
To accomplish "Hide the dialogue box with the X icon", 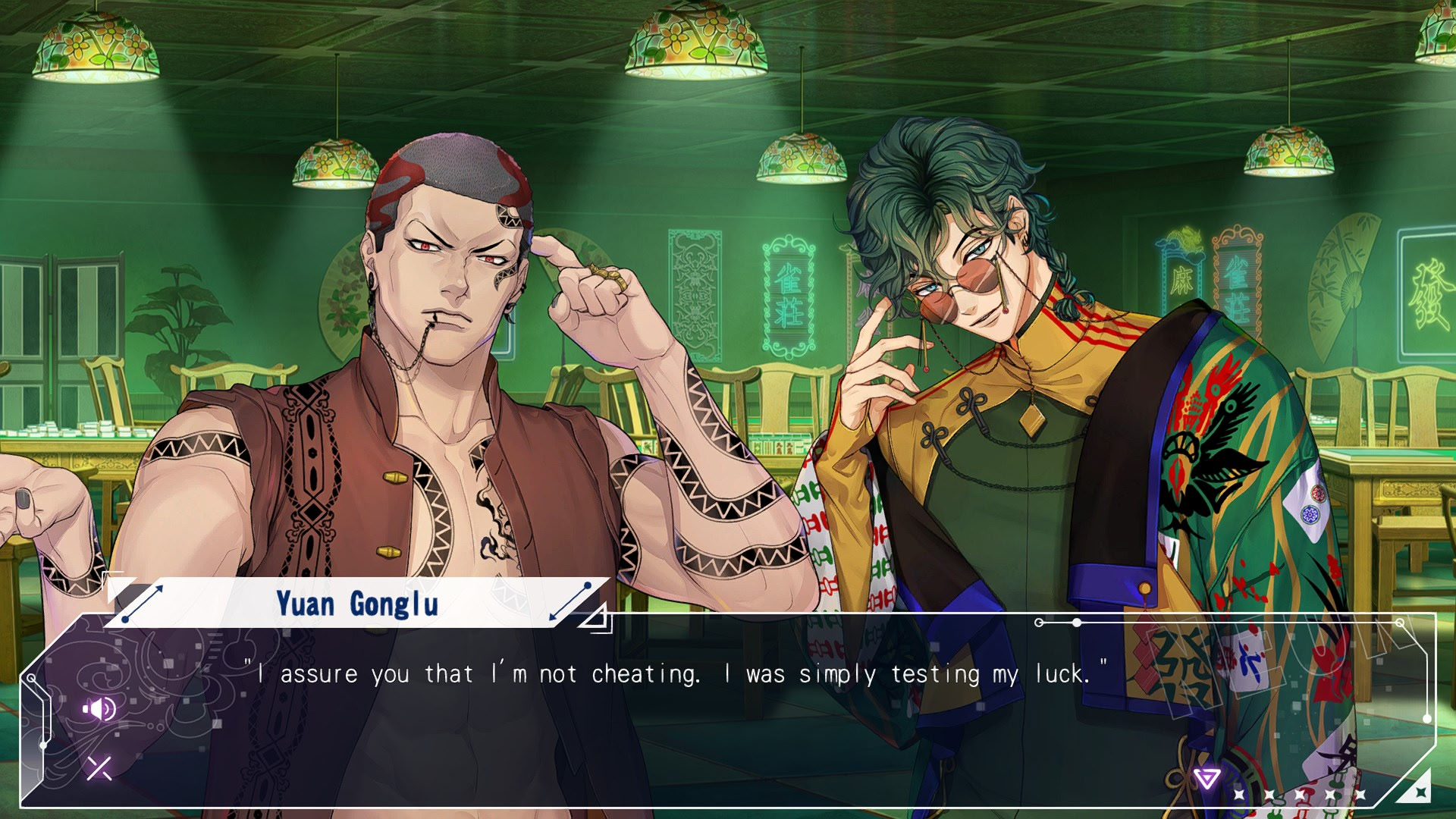I will (x=99, y=768).
